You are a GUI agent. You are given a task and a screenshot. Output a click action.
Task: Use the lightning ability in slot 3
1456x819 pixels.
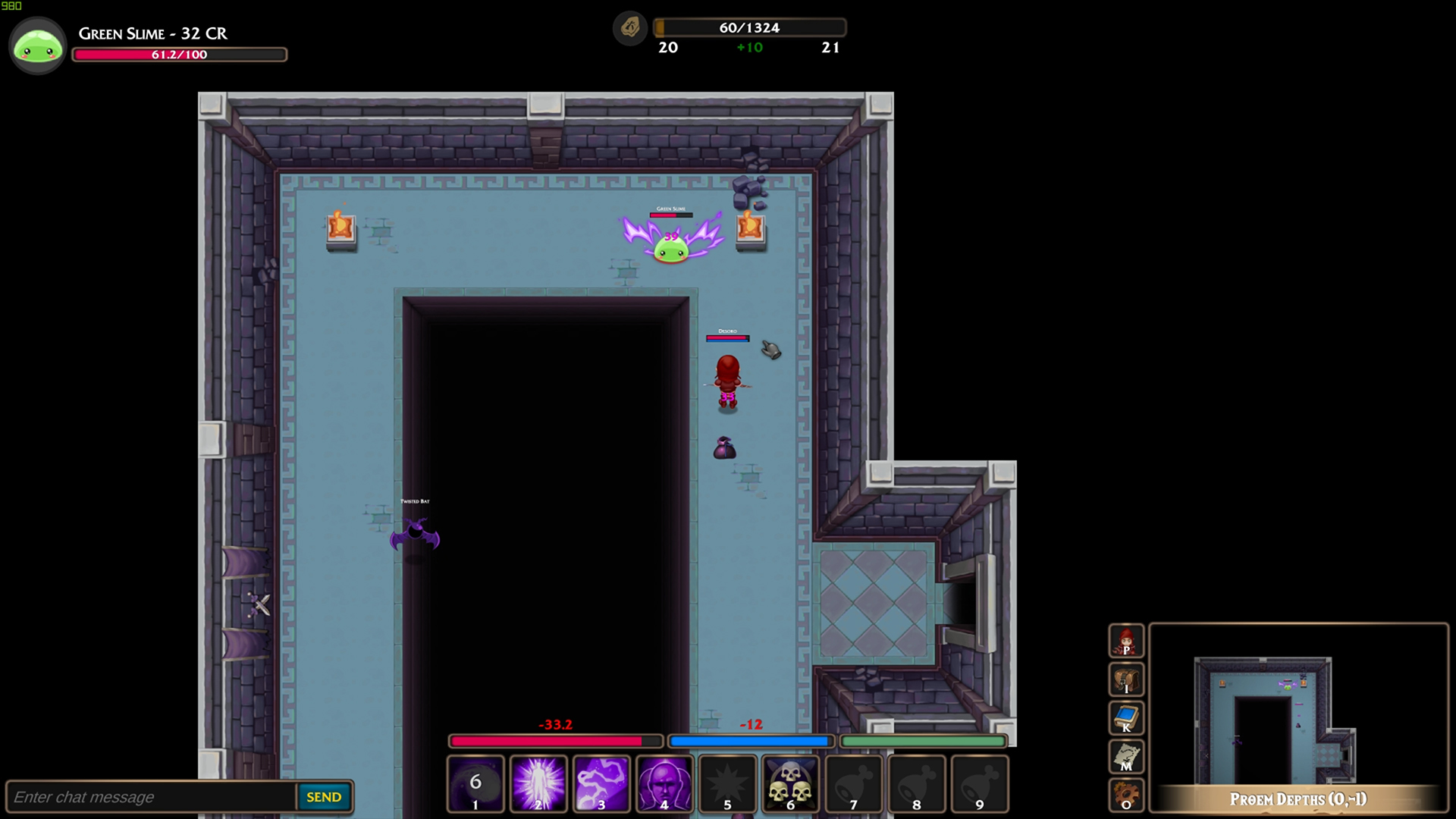click(601, 783)
